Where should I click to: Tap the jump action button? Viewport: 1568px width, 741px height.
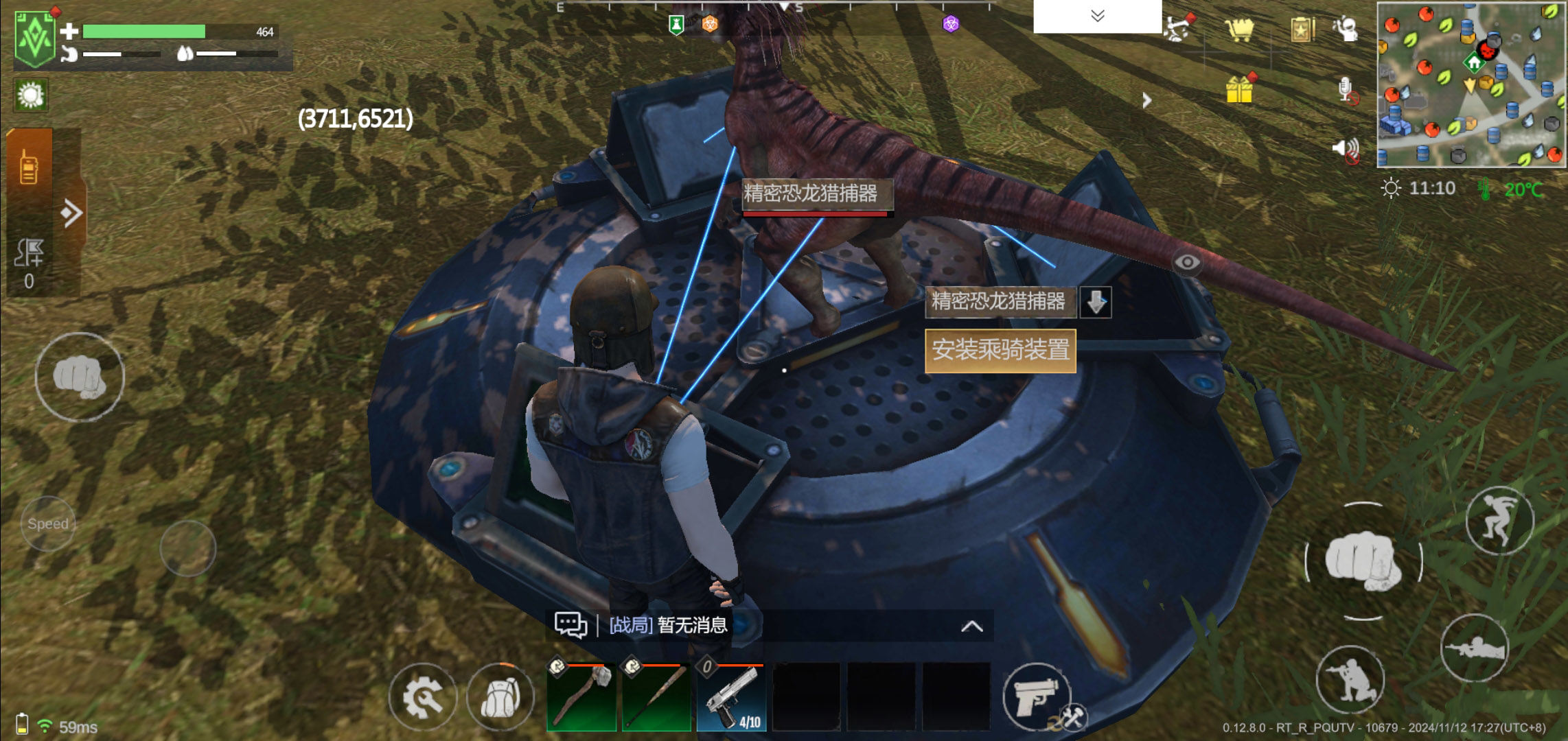1499,521
